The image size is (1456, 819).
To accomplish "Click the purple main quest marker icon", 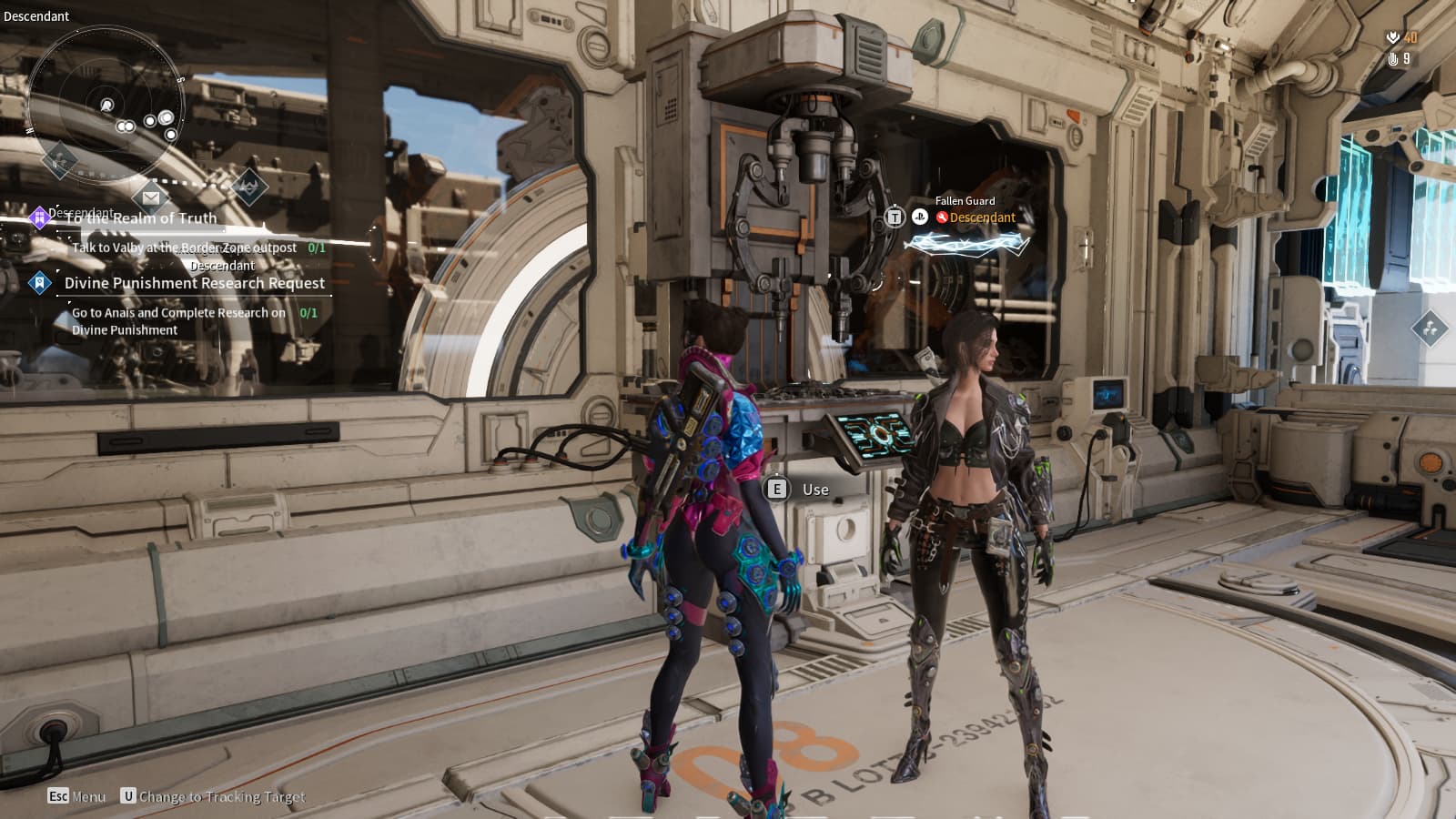I will [x=38, y=217].
